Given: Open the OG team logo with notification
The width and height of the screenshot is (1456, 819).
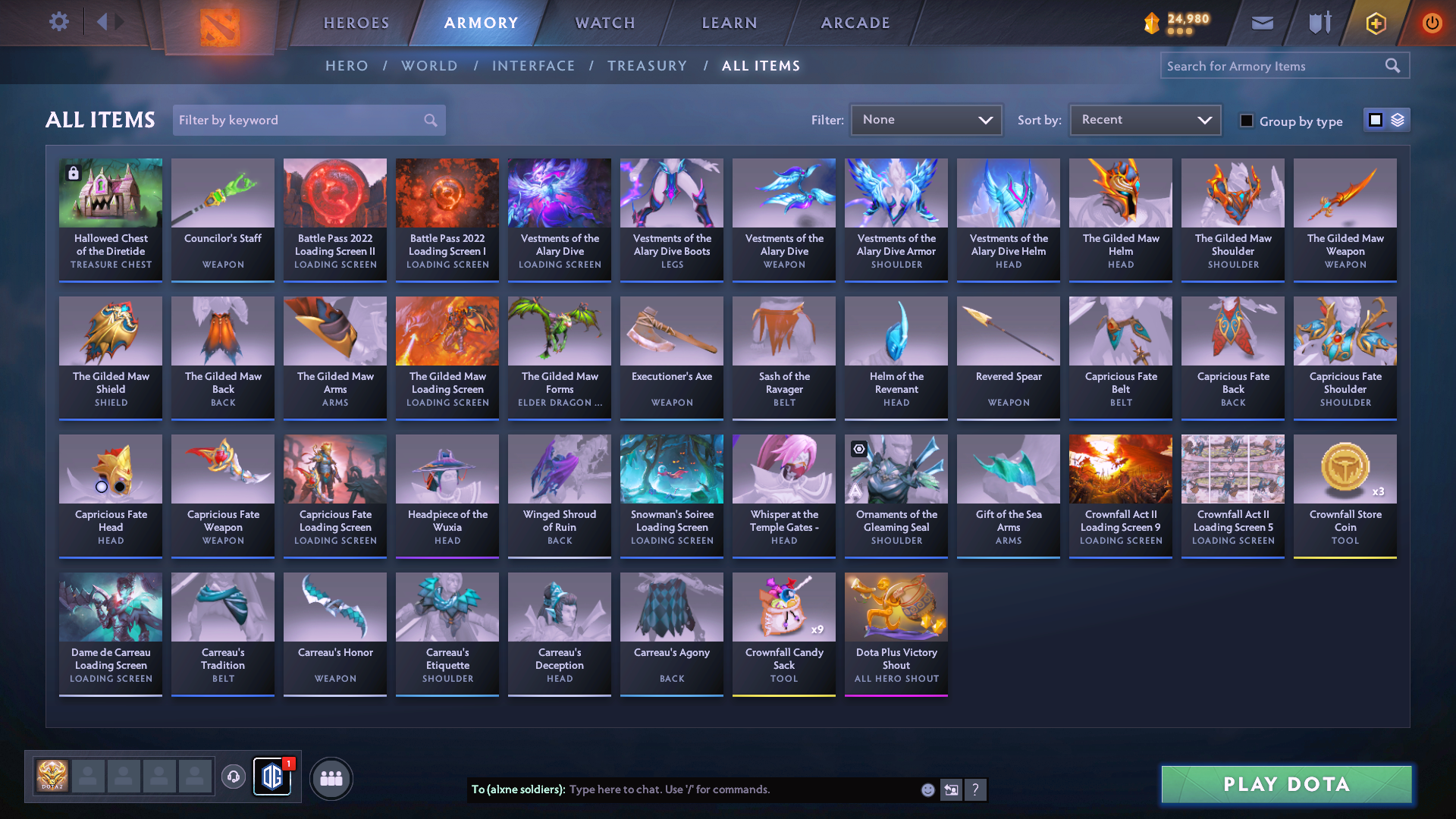Looking at the screenshot, I should tap(272, 777).
